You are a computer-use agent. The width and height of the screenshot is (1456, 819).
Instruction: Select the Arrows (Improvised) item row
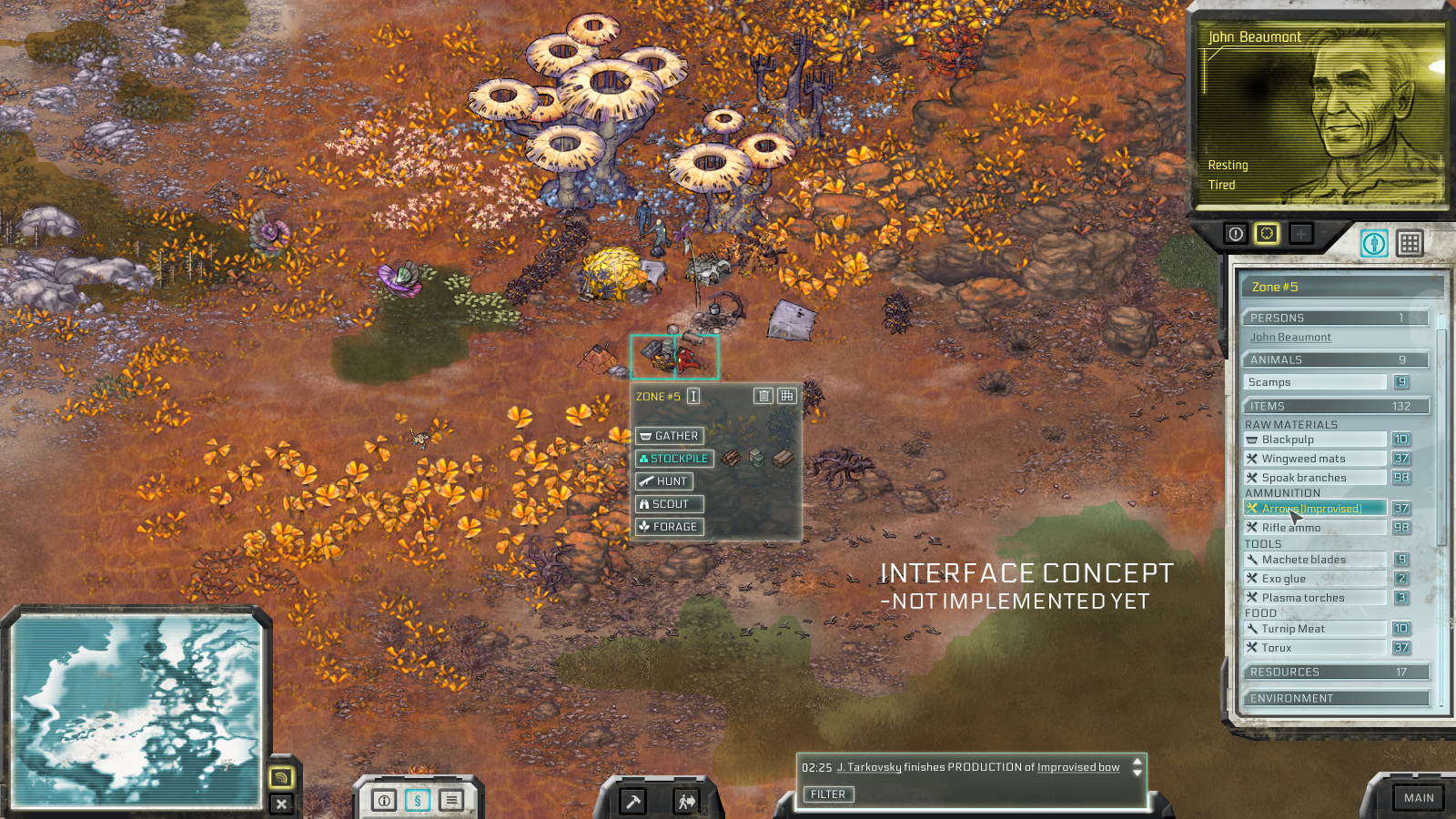click(x=1315, y=509)
